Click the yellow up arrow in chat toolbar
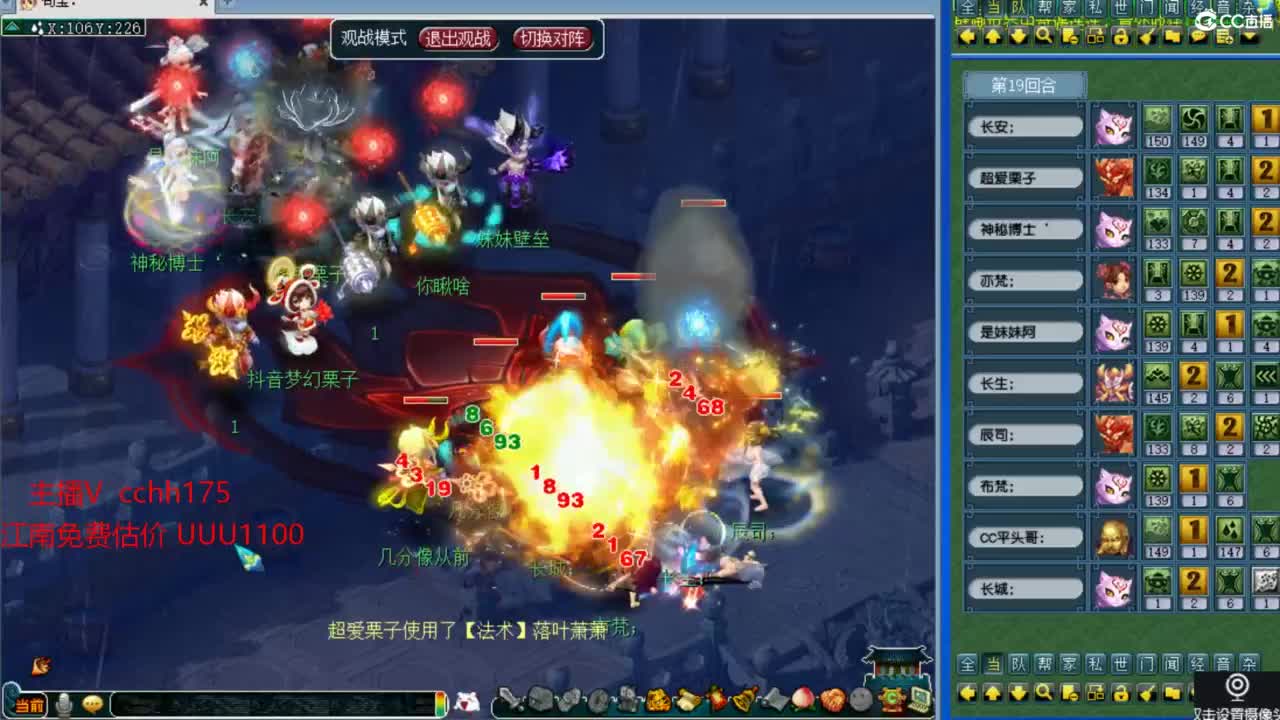This screenshot has width=1280, height=720. click(x=993, y=37)
